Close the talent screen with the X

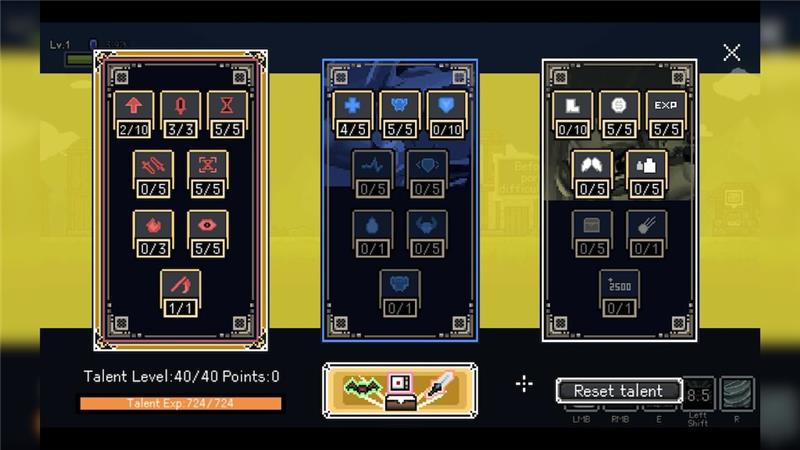(732, 53)
